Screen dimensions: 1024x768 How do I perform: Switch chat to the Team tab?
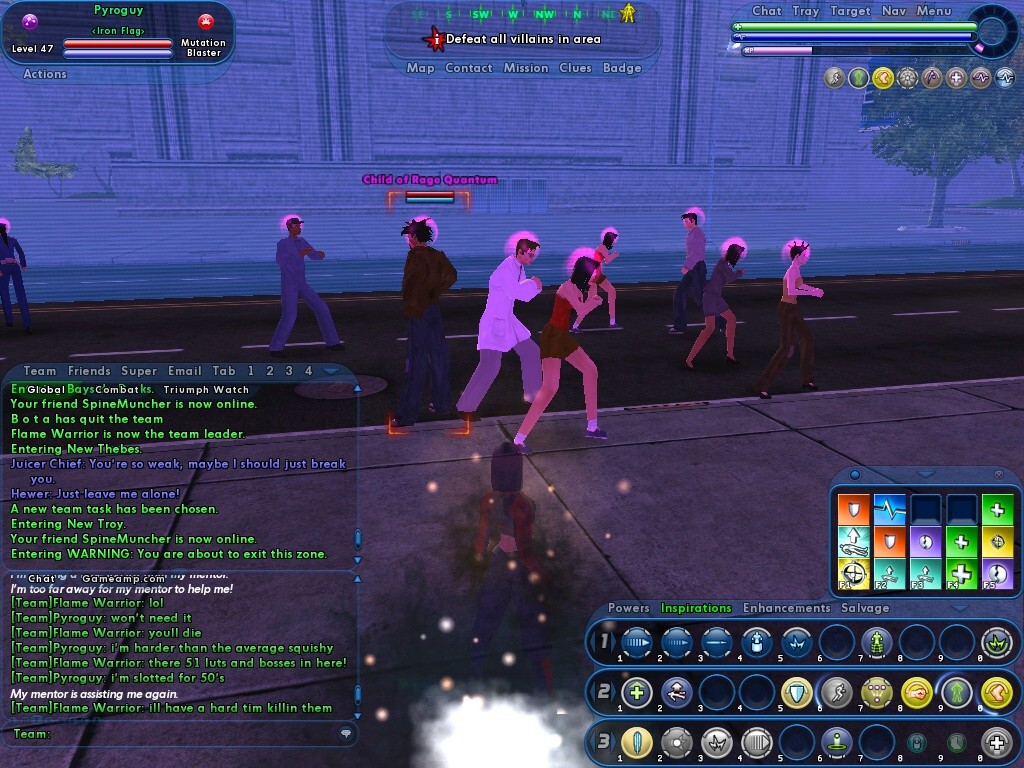pyautogui.click(x=40, y=371)
